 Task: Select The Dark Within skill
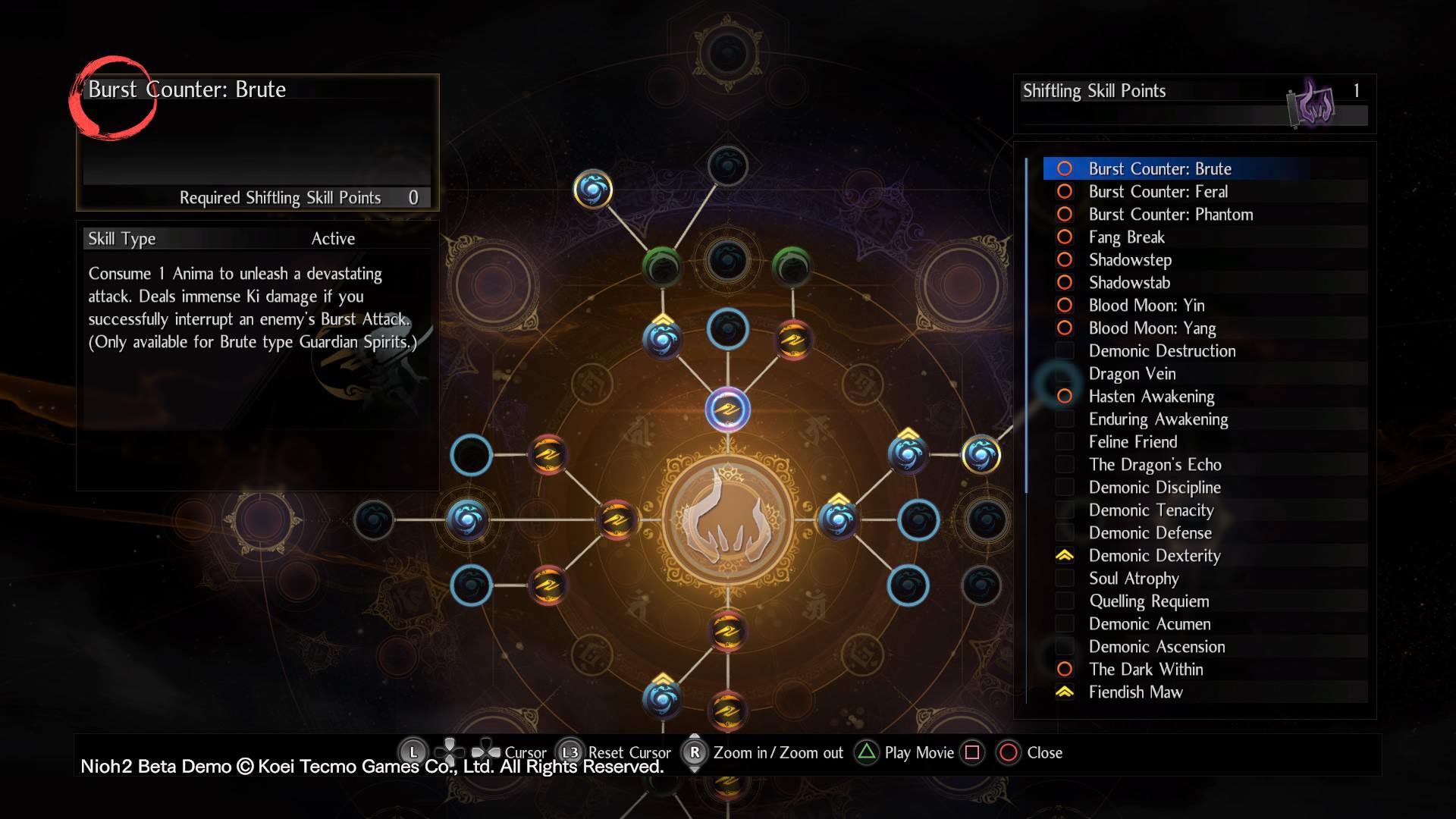tap(1146, 669)
